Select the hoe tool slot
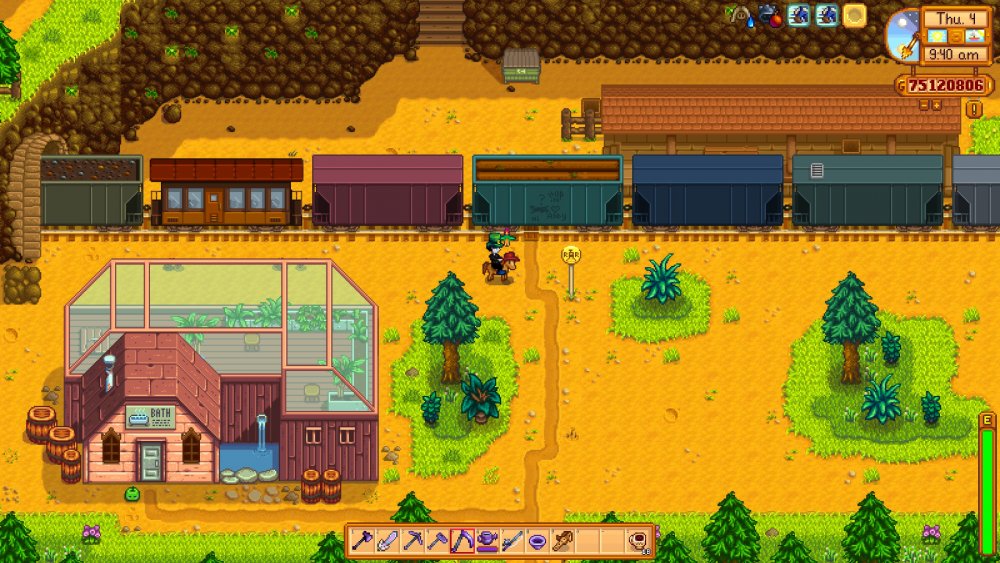This screenshot has height=563, width=1000. [x=436, y=541]
